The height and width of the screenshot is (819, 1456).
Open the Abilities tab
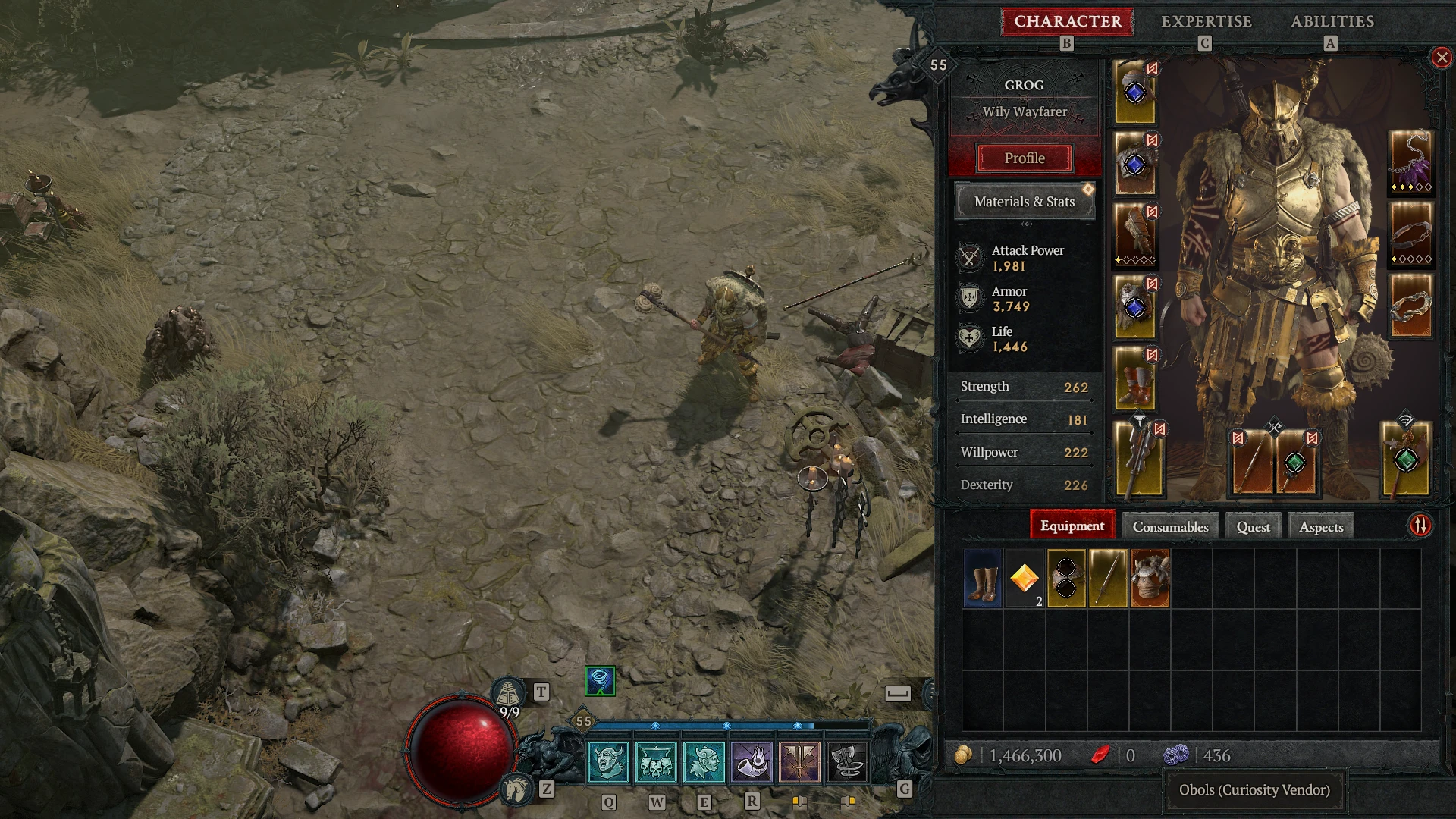1332,21
